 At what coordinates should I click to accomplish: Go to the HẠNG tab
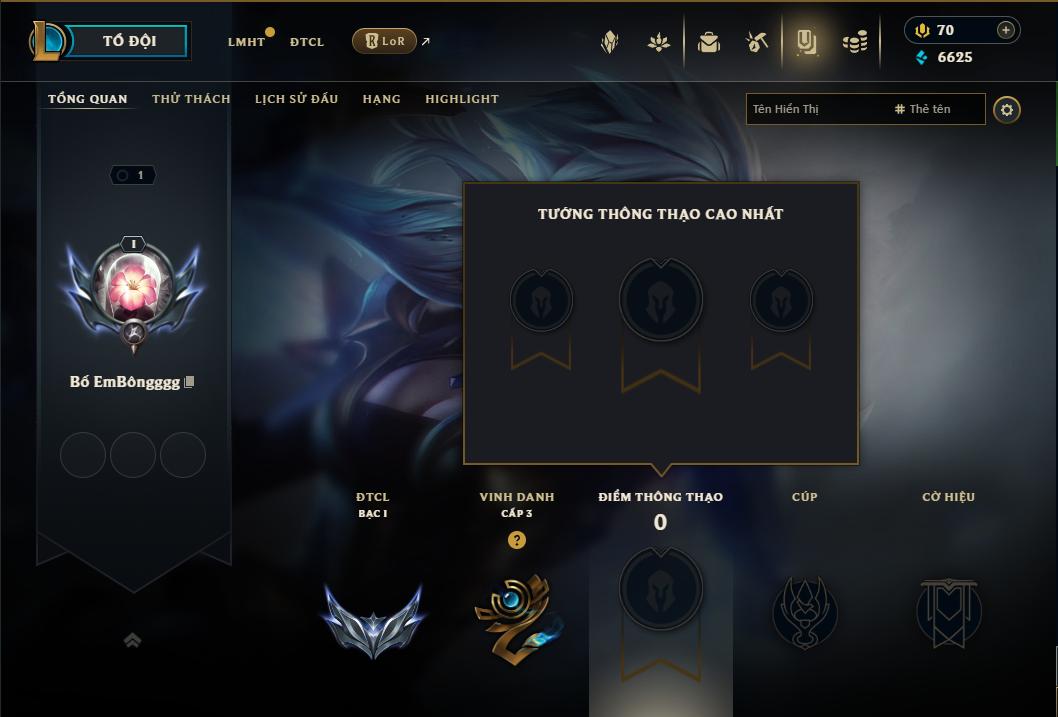click(x=381, y=99)
